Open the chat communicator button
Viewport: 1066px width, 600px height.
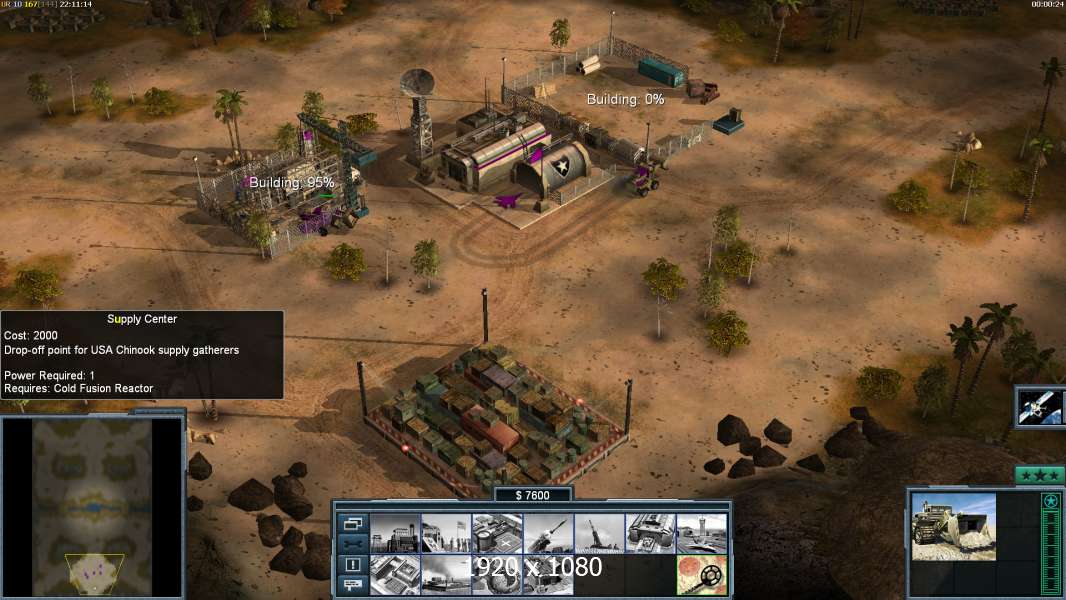coord(352,585)
